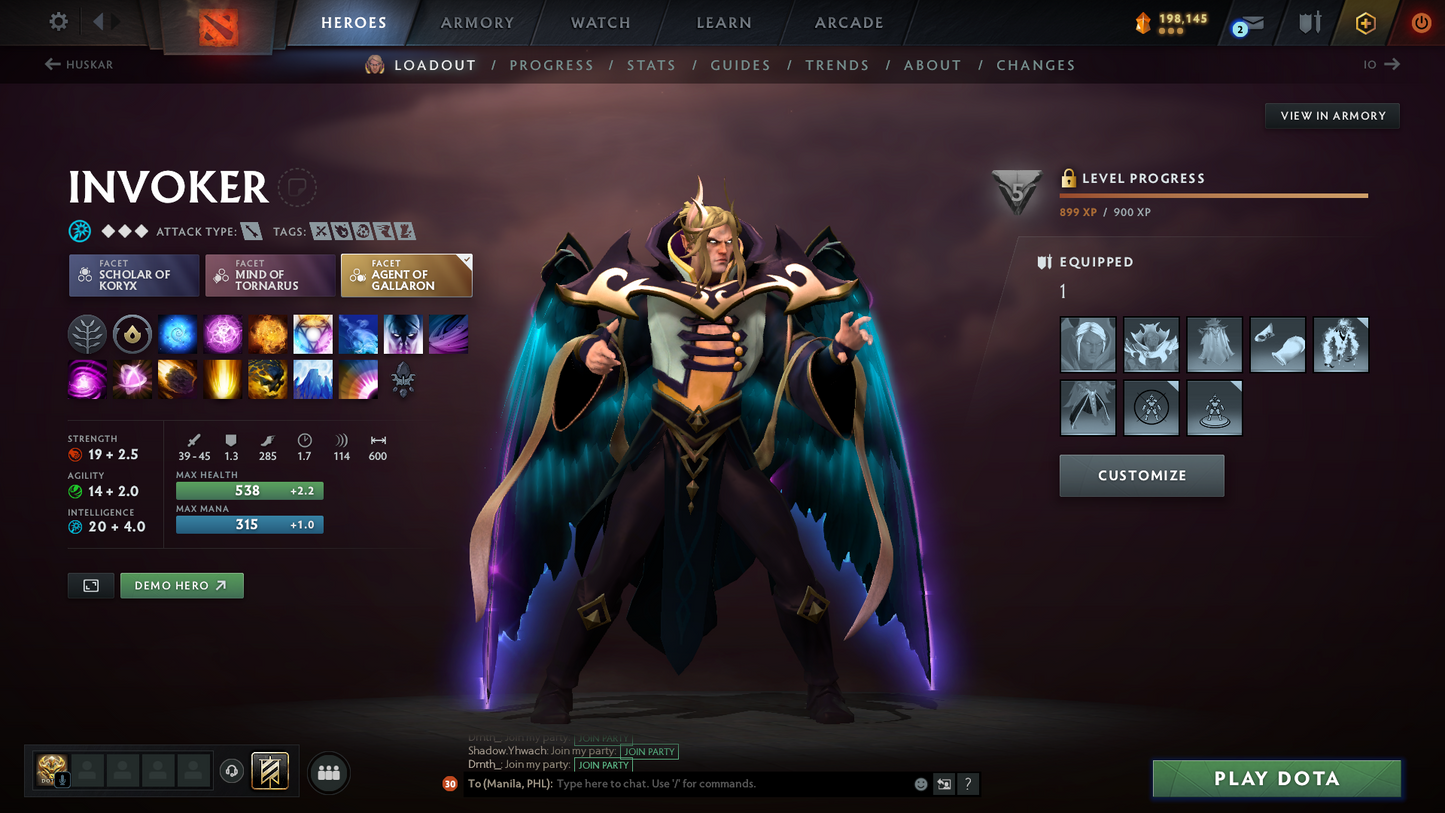Screen dimensions: 1445x813
Task: Open the Watch tab
Action: tap(600, 22)
